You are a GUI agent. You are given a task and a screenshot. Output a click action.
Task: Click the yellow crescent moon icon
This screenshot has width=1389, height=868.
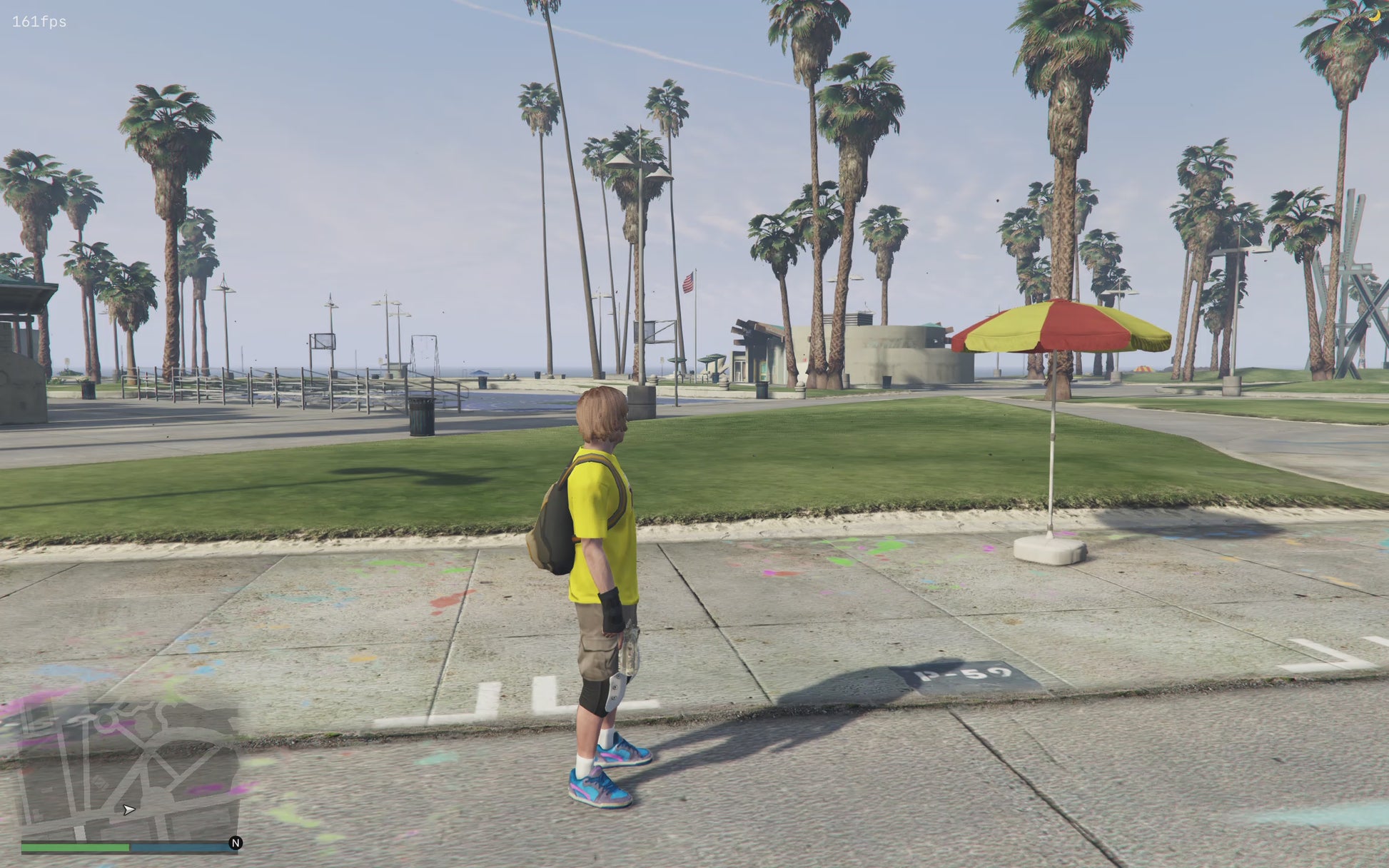(1374, 15)
